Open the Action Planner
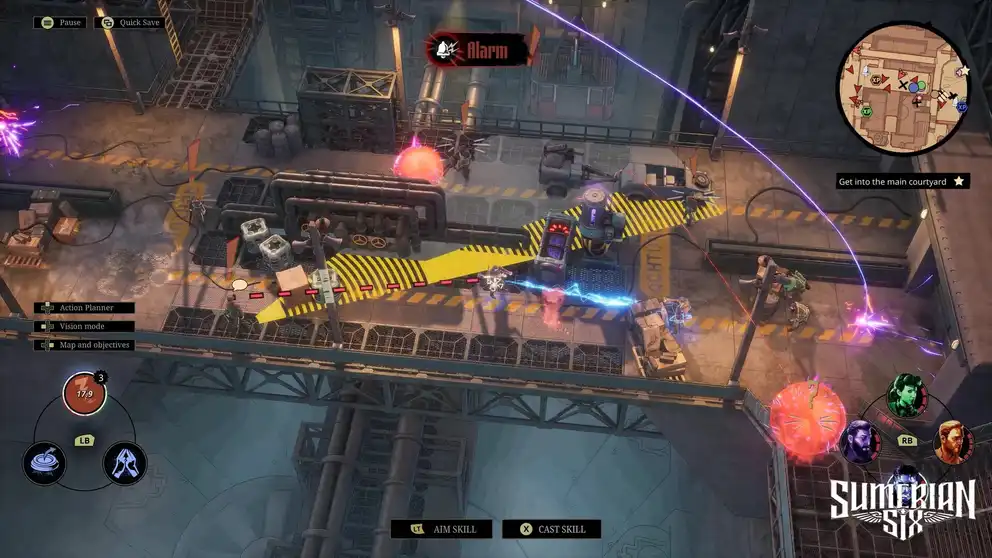 pyautogui.click(x=85, y=308)
